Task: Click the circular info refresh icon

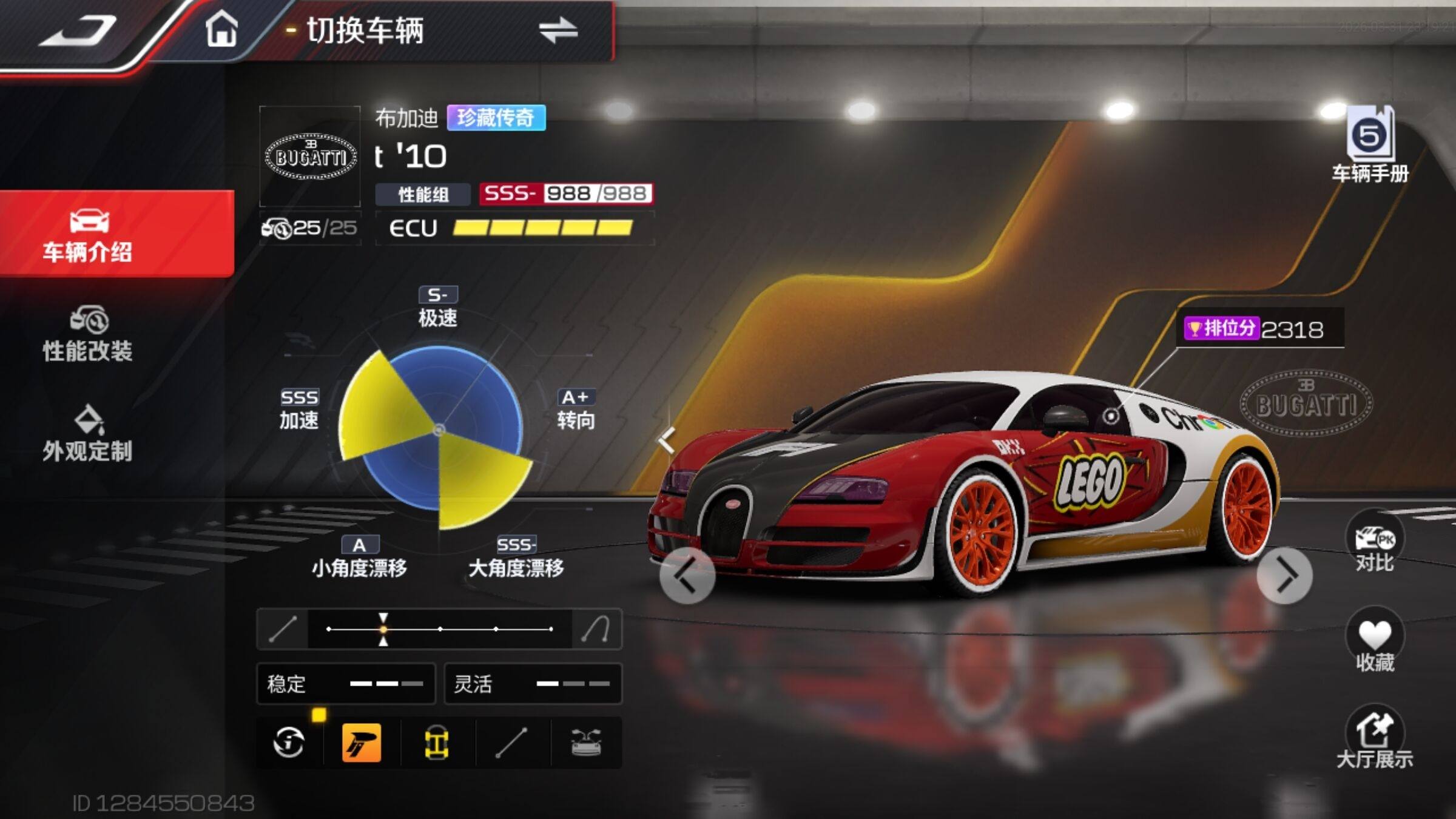Action: pyautogui.click(x=289, y=743)
